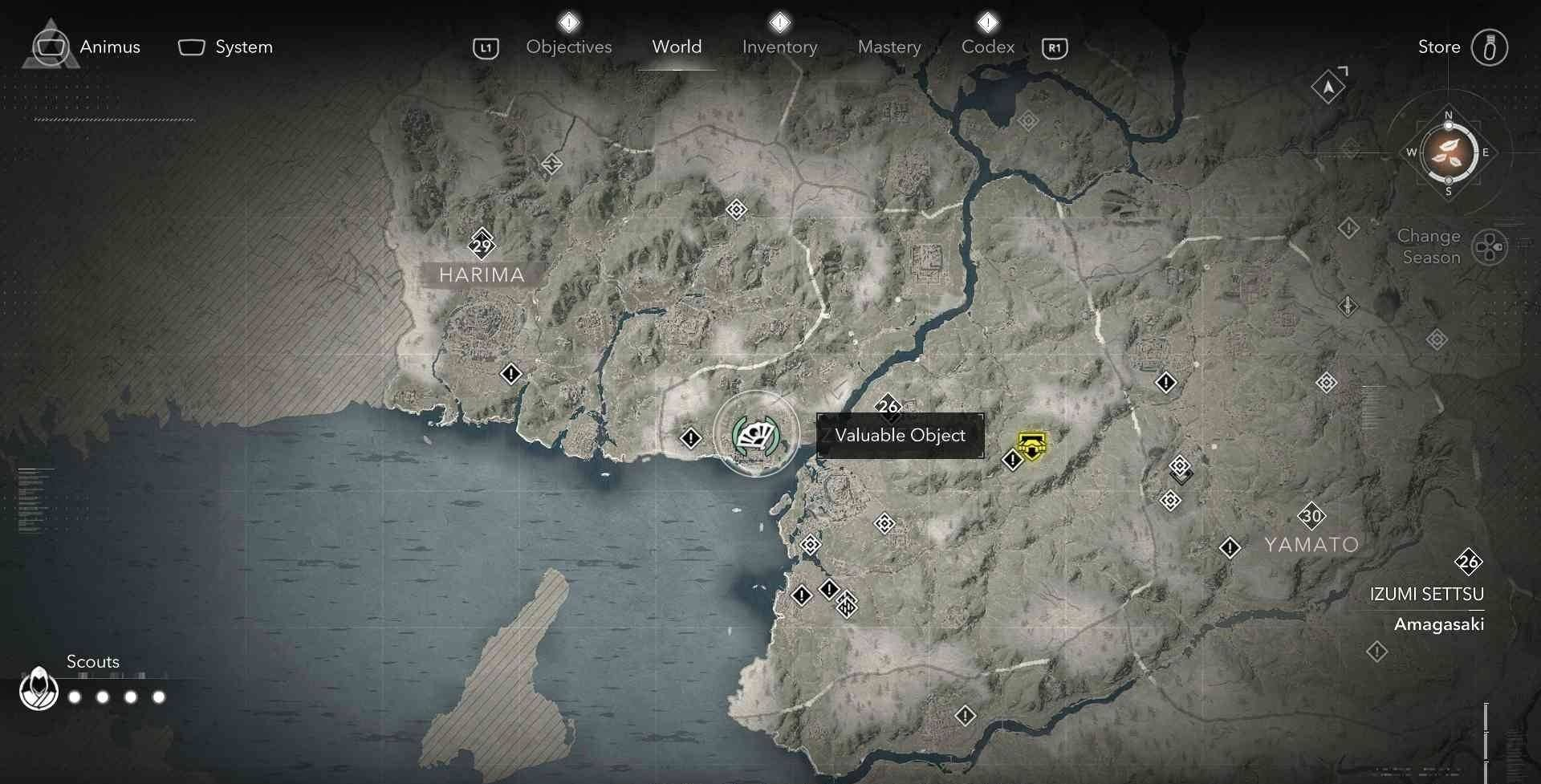Image resolution: width=1541 pixels, height=784 pixels.
Task: Select the level 30 marker above Yamato
Action: pos(1311,516)
